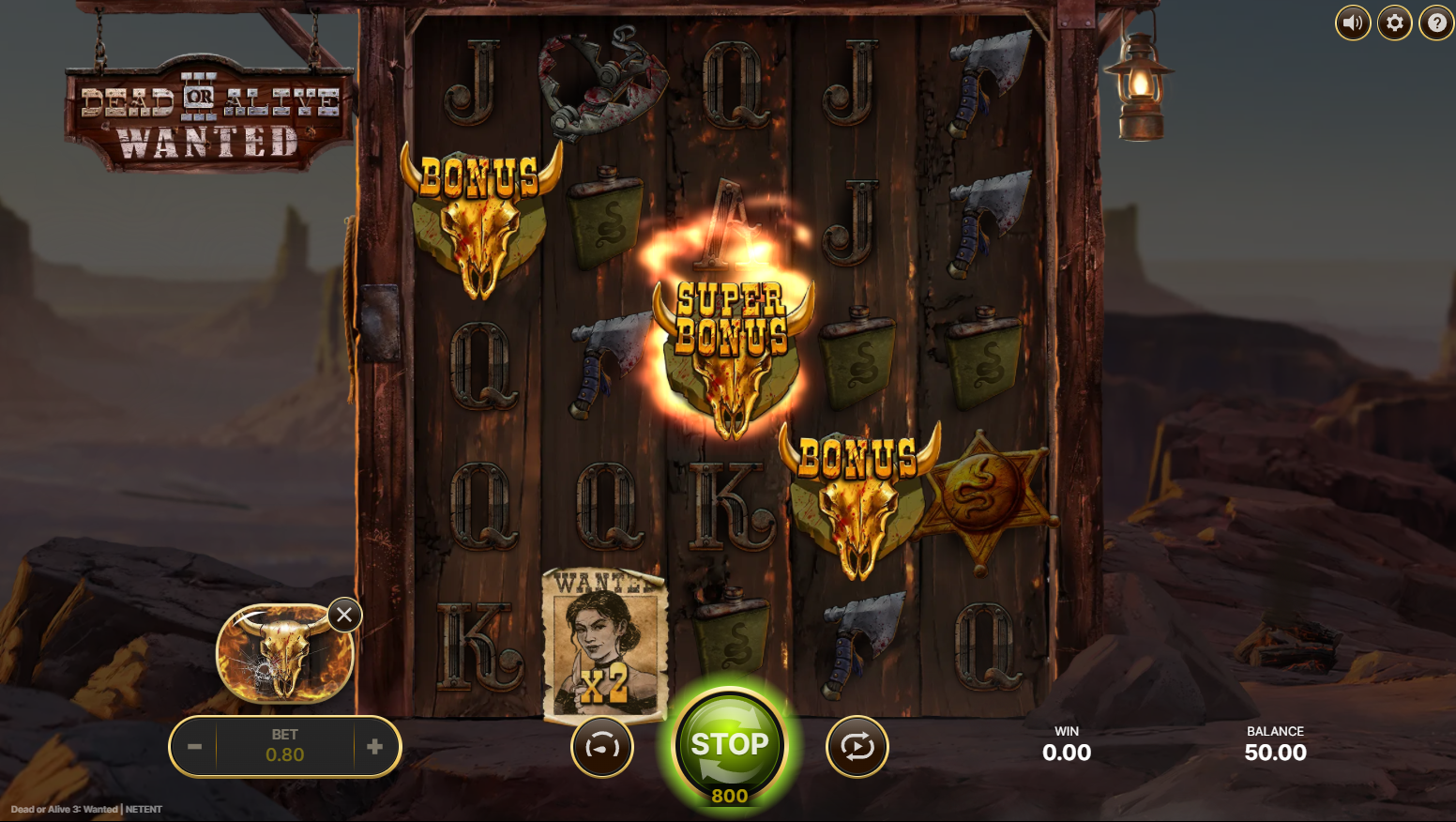The width and height of the screenshot is (1456, 822).
Task: Close the flaming skull feature preview
Action: point(344,615)
